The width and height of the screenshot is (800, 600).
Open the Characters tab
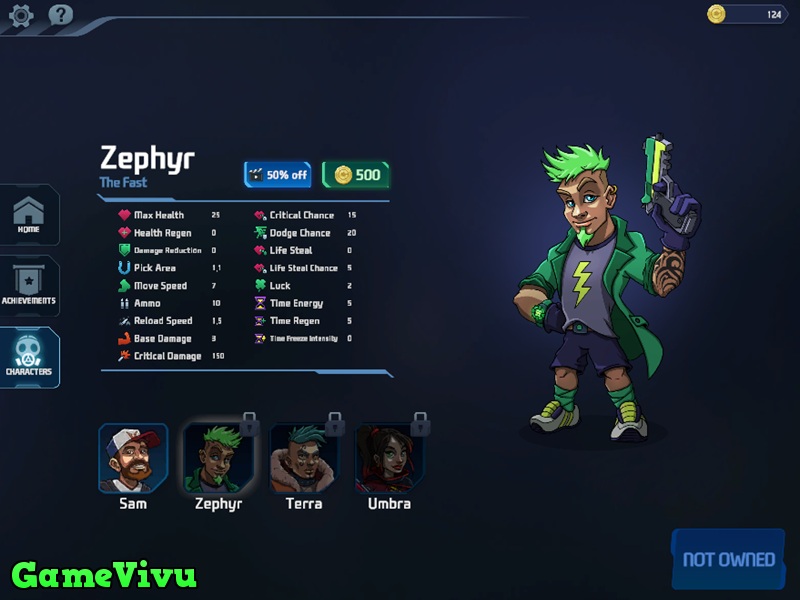point(29,357)
